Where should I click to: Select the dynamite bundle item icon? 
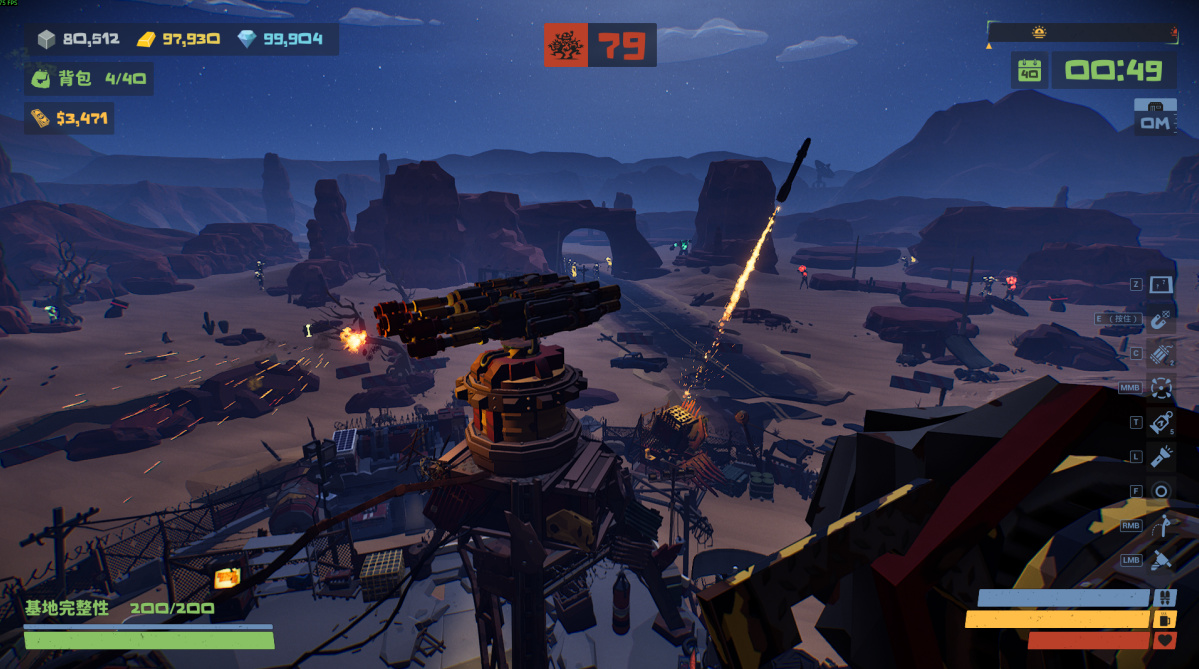tap(1160, 354)
